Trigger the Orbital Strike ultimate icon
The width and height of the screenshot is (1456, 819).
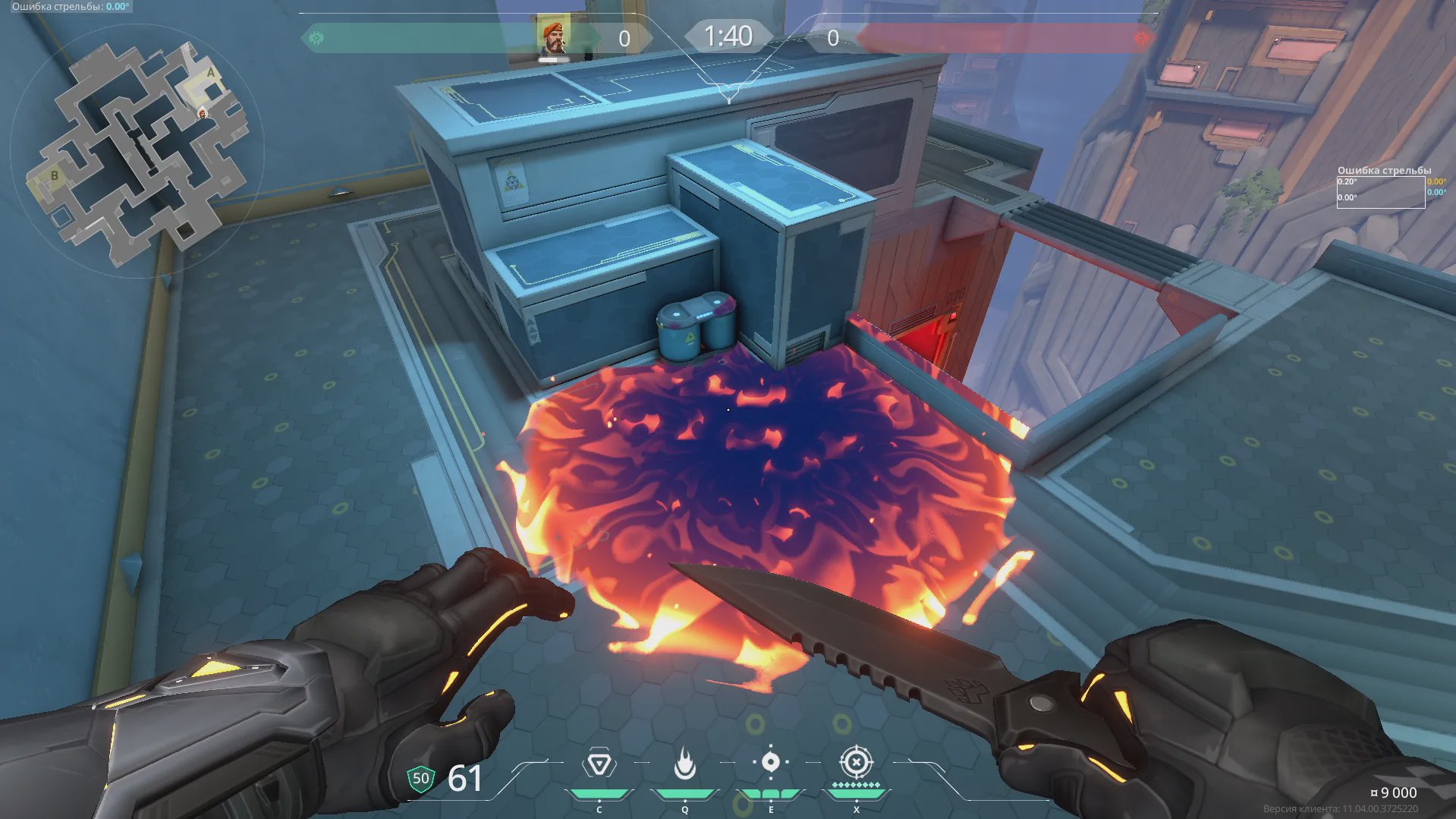click(856, 762)
